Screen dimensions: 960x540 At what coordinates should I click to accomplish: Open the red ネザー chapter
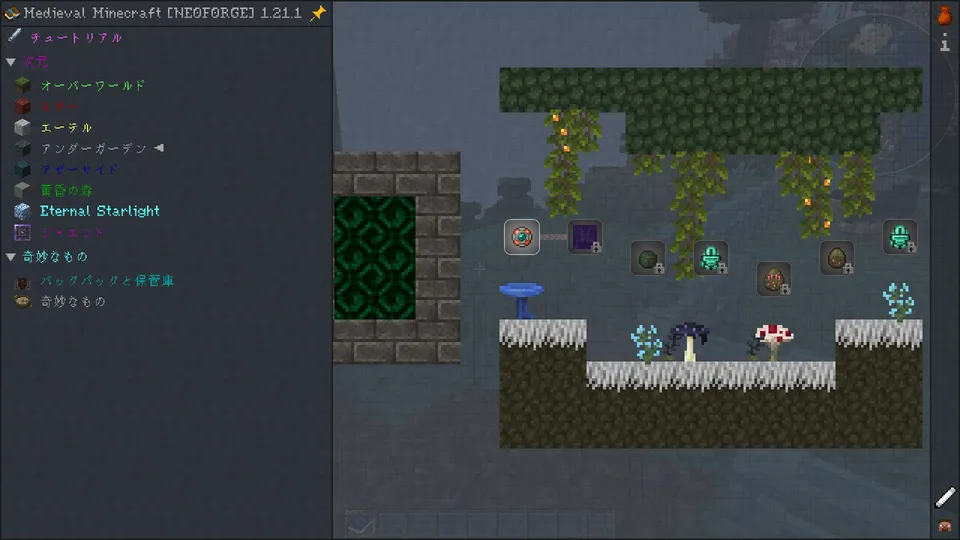pyautogui.click(x=60, y=107)
